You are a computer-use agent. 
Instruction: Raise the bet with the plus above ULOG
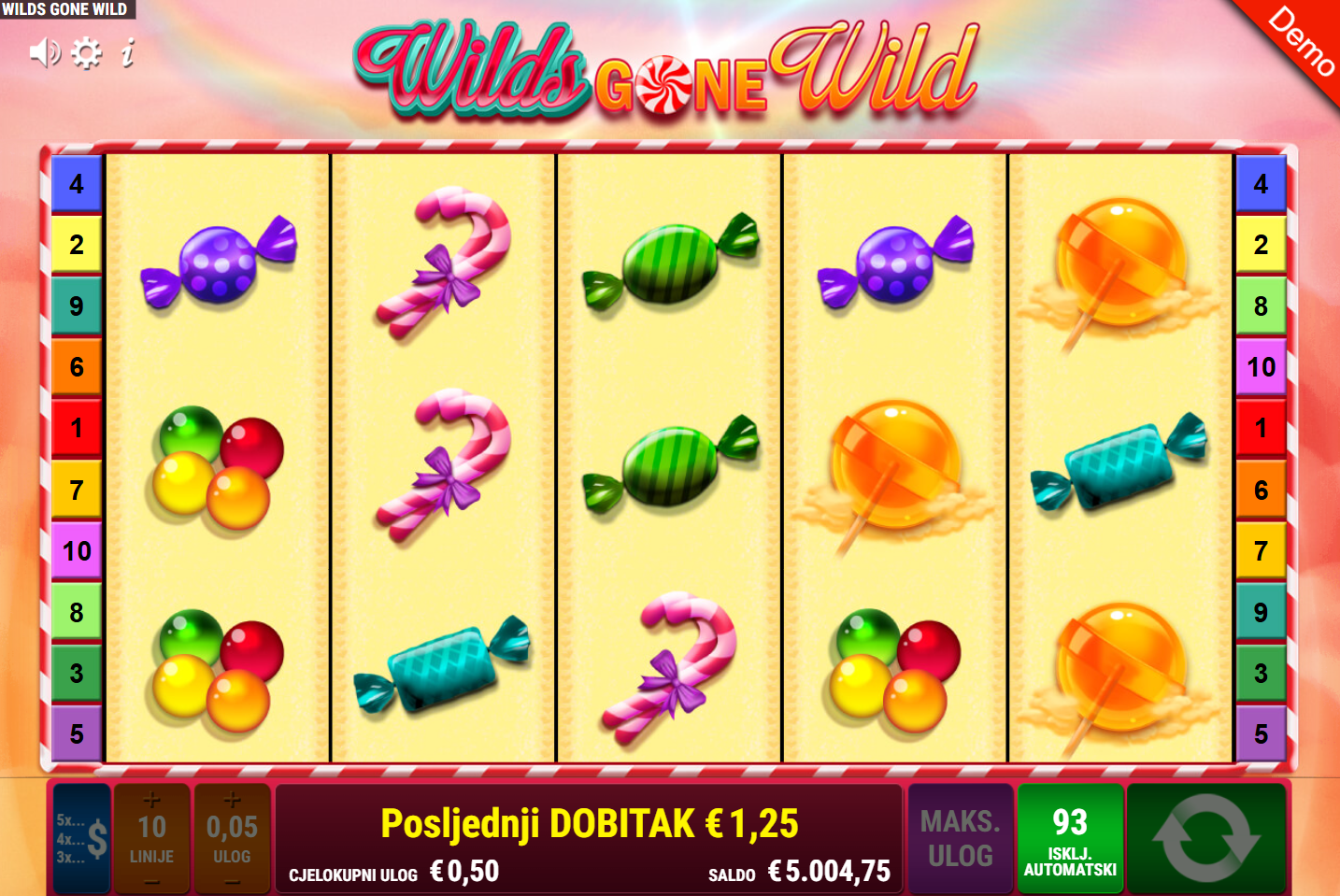pyautogui.click(x=232, y=802)
